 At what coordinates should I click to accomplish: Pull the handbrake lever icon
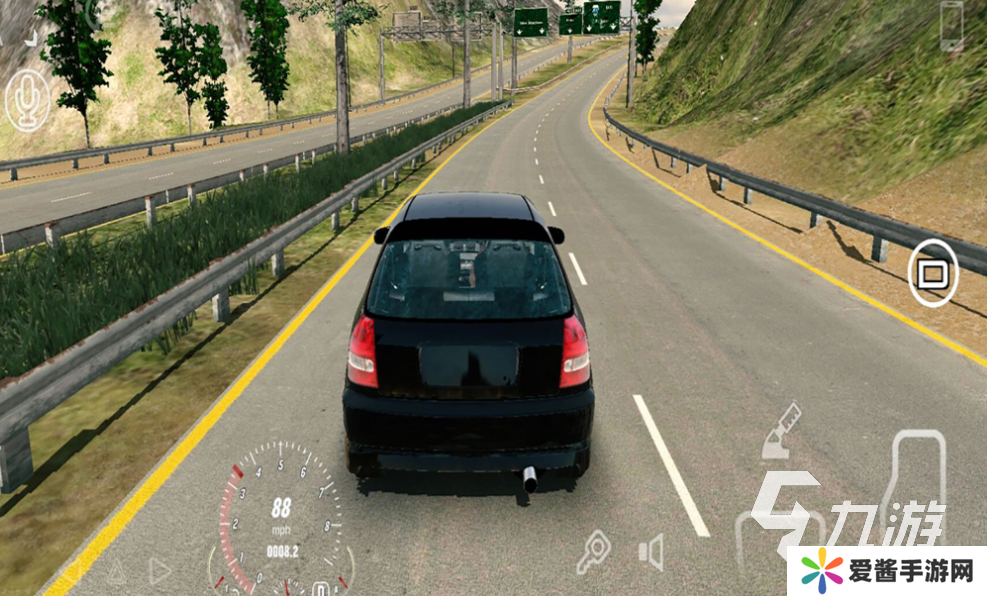[x=781, y=430]
